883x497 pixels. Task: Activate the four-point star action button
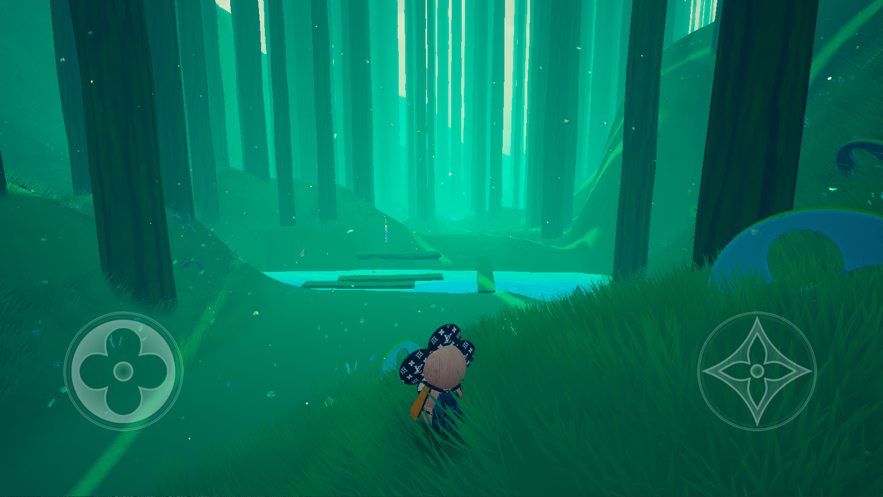click(x=756, y=371)
